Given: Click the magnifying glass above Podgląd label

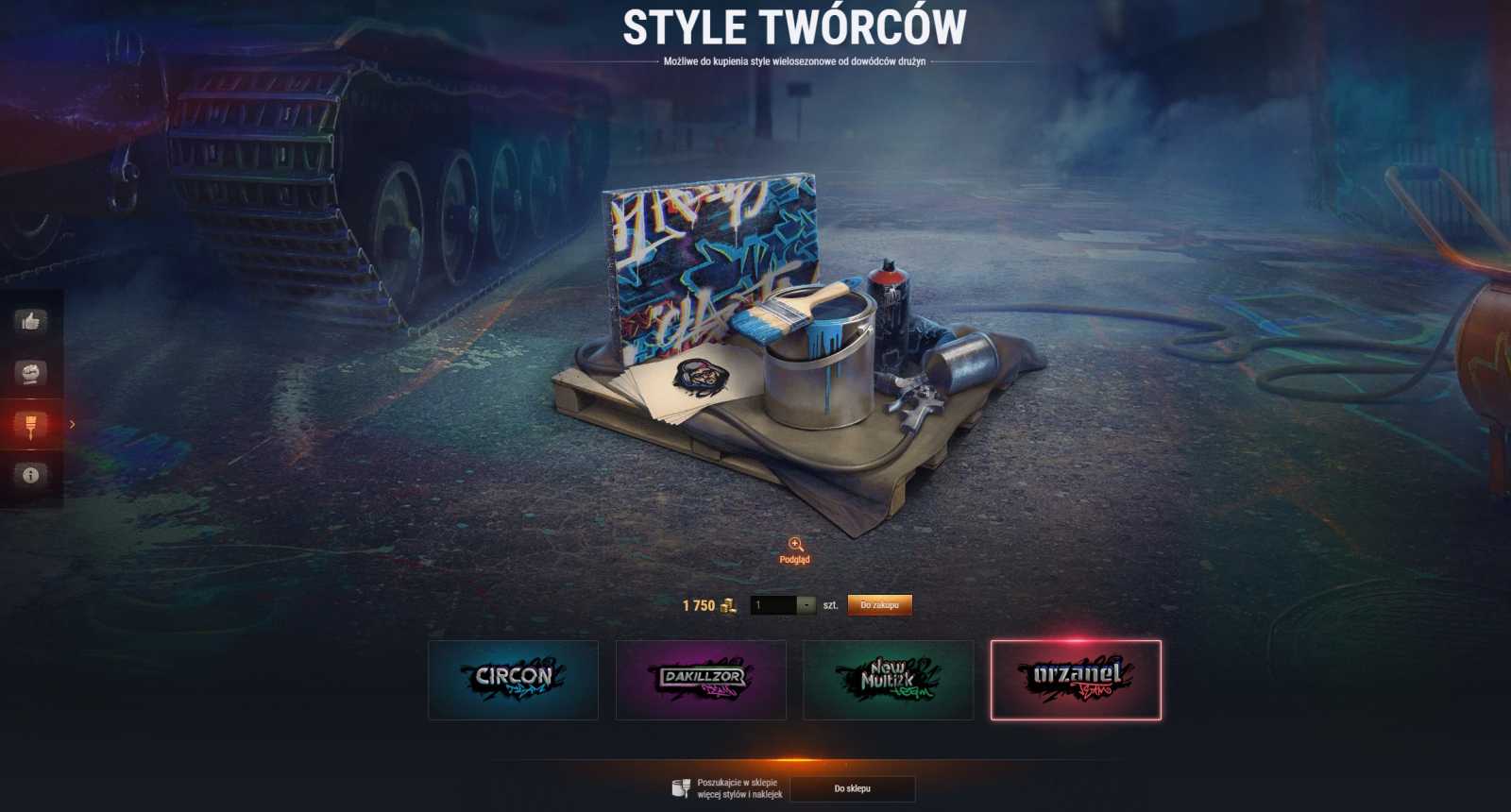Looking at the screenshot, I should 795,546.
